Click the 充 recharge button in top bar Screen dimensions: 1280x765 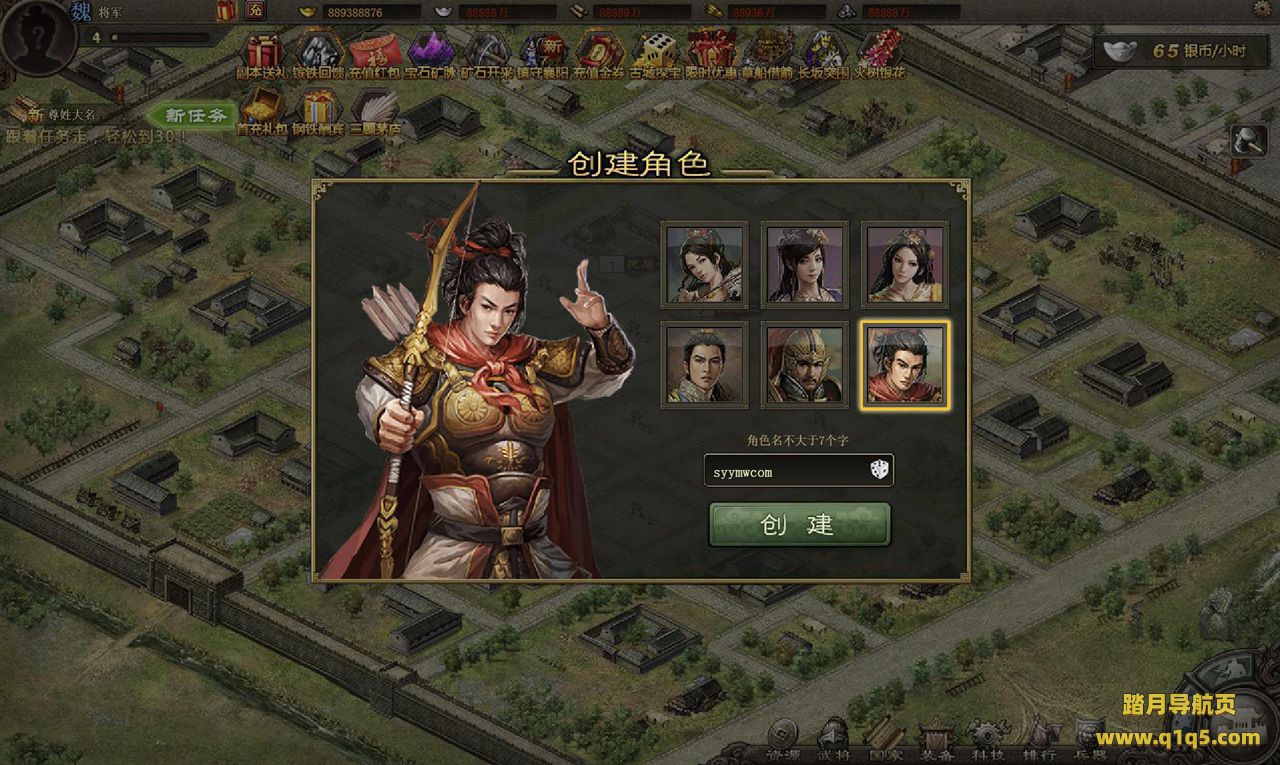[x=256, y=11]
